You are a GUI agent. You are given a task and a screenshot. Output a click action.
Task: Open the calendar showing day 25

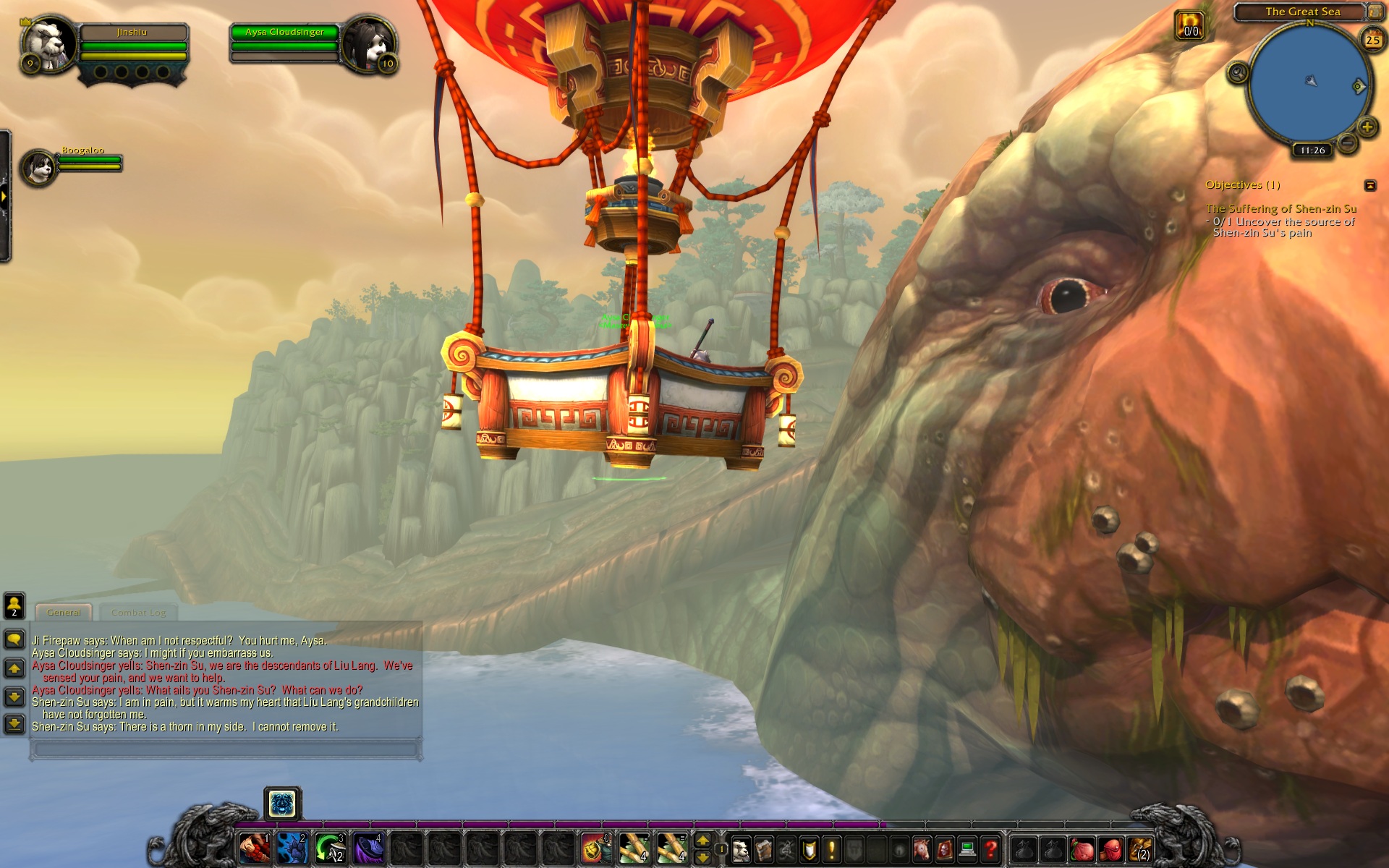click(1372, 40)
